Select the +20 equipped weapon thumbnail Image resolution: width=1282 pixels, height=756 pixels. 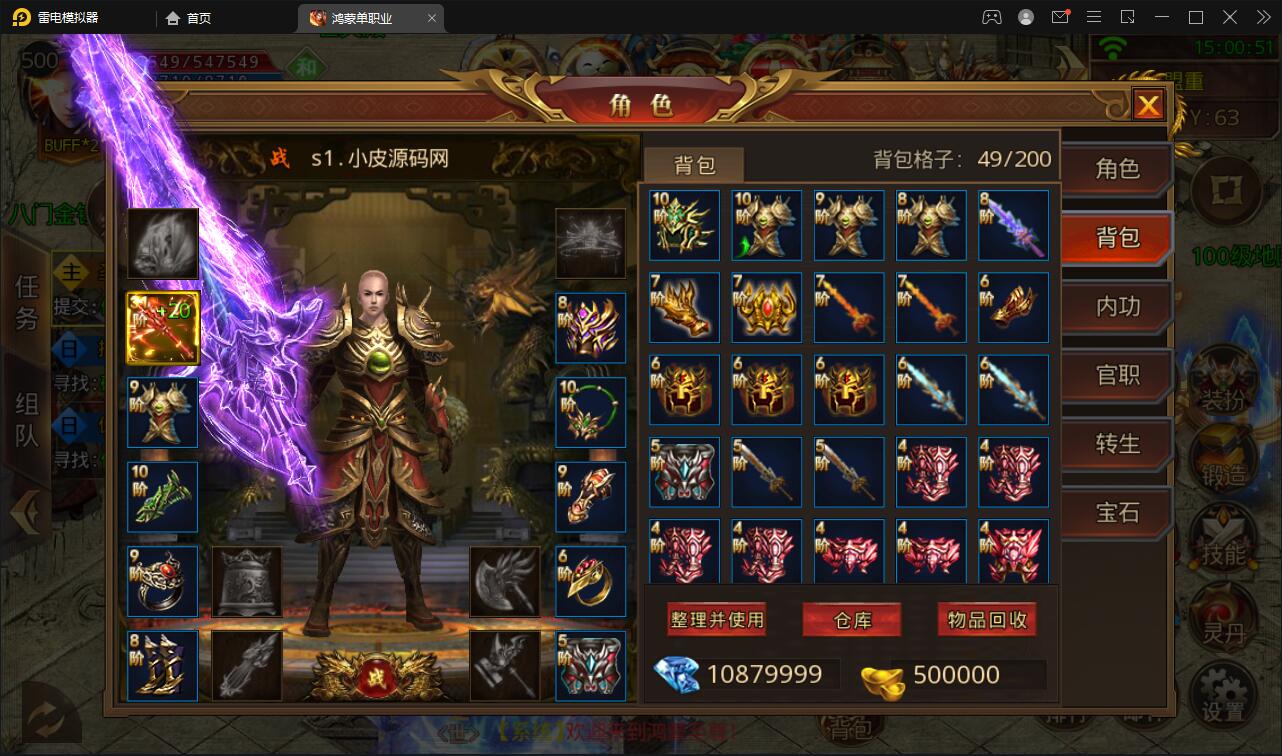[162, 327]
